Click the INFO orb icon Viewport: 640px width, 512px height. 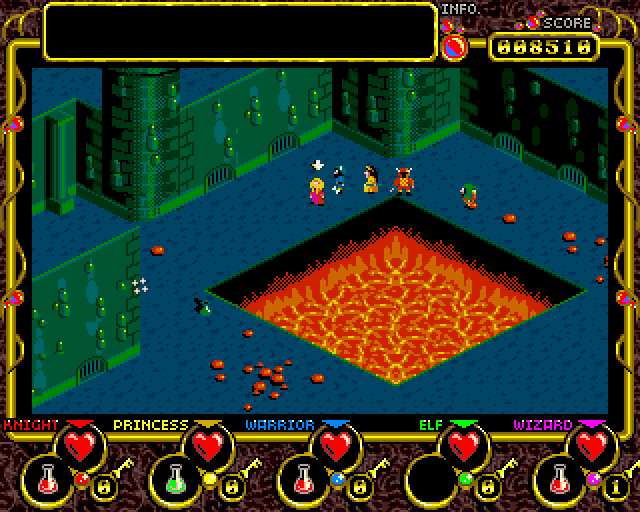(454, 46)
